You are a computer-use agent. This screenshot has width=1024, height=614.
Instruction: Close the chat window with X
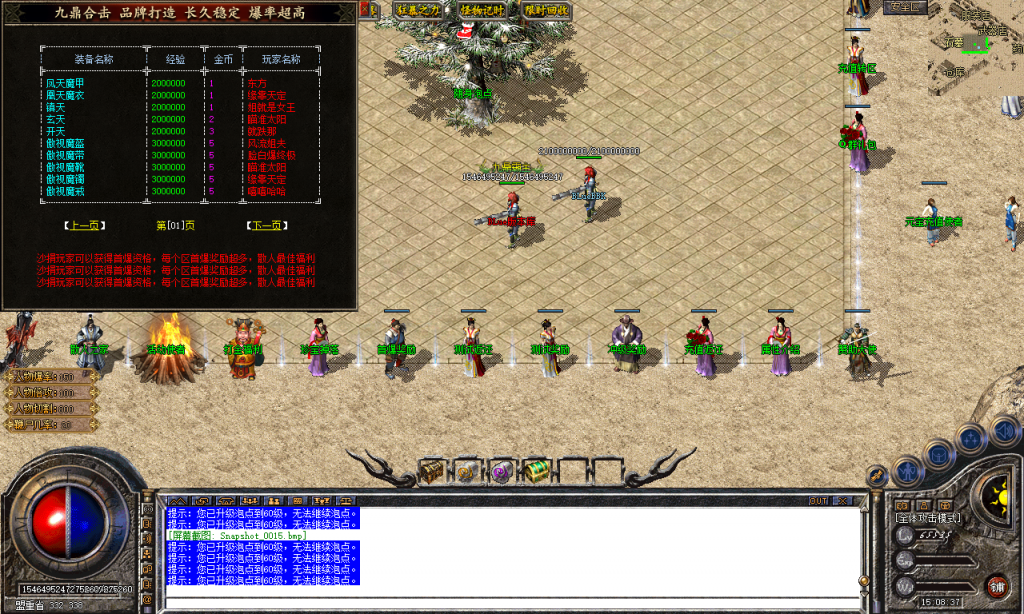coord(844,499)
